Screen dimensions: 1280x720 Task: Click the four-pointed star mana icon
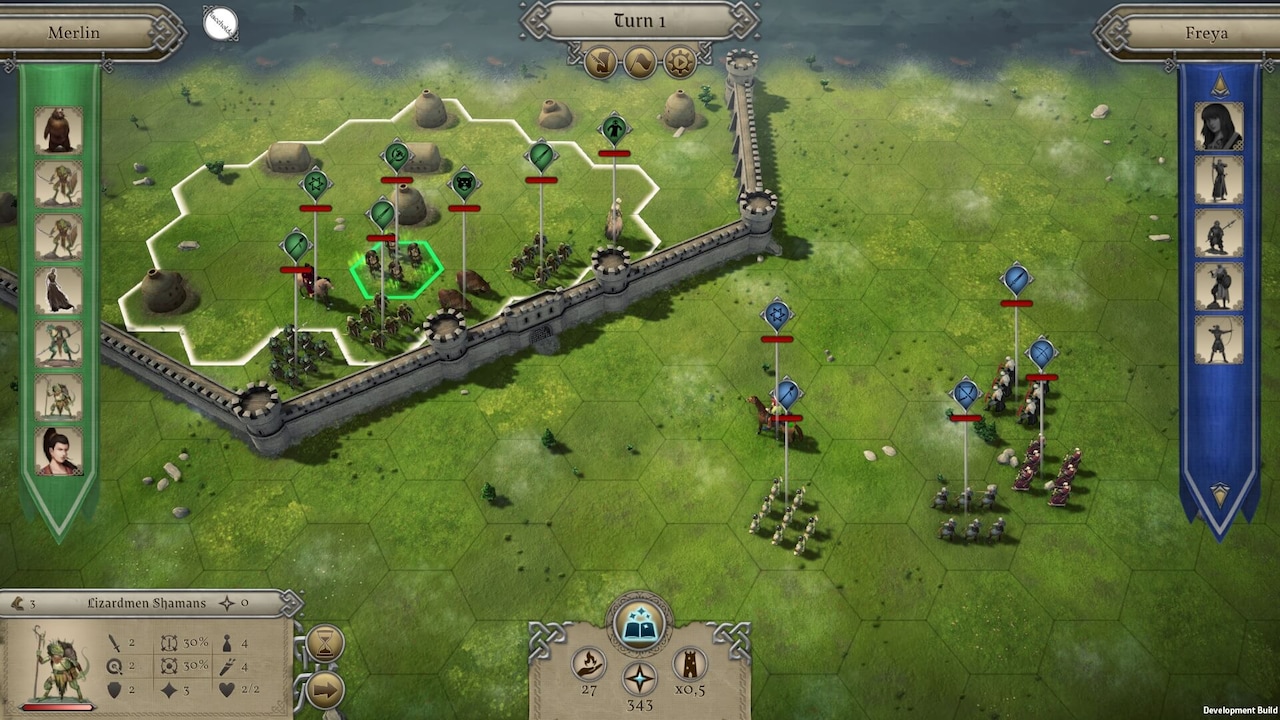tap(639, 678)
